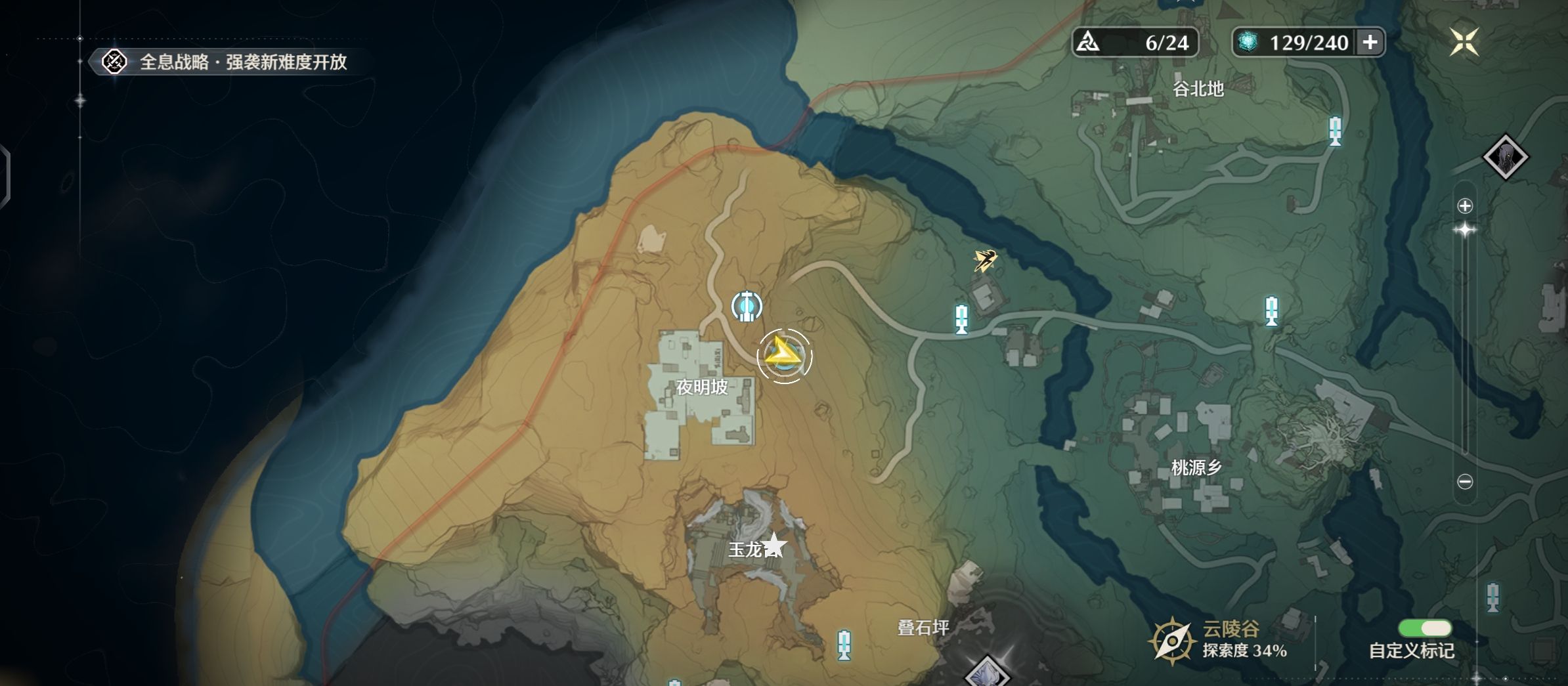Zoom out the map with the minus button
1568x686 pixels.
[x=1465, y=482]
